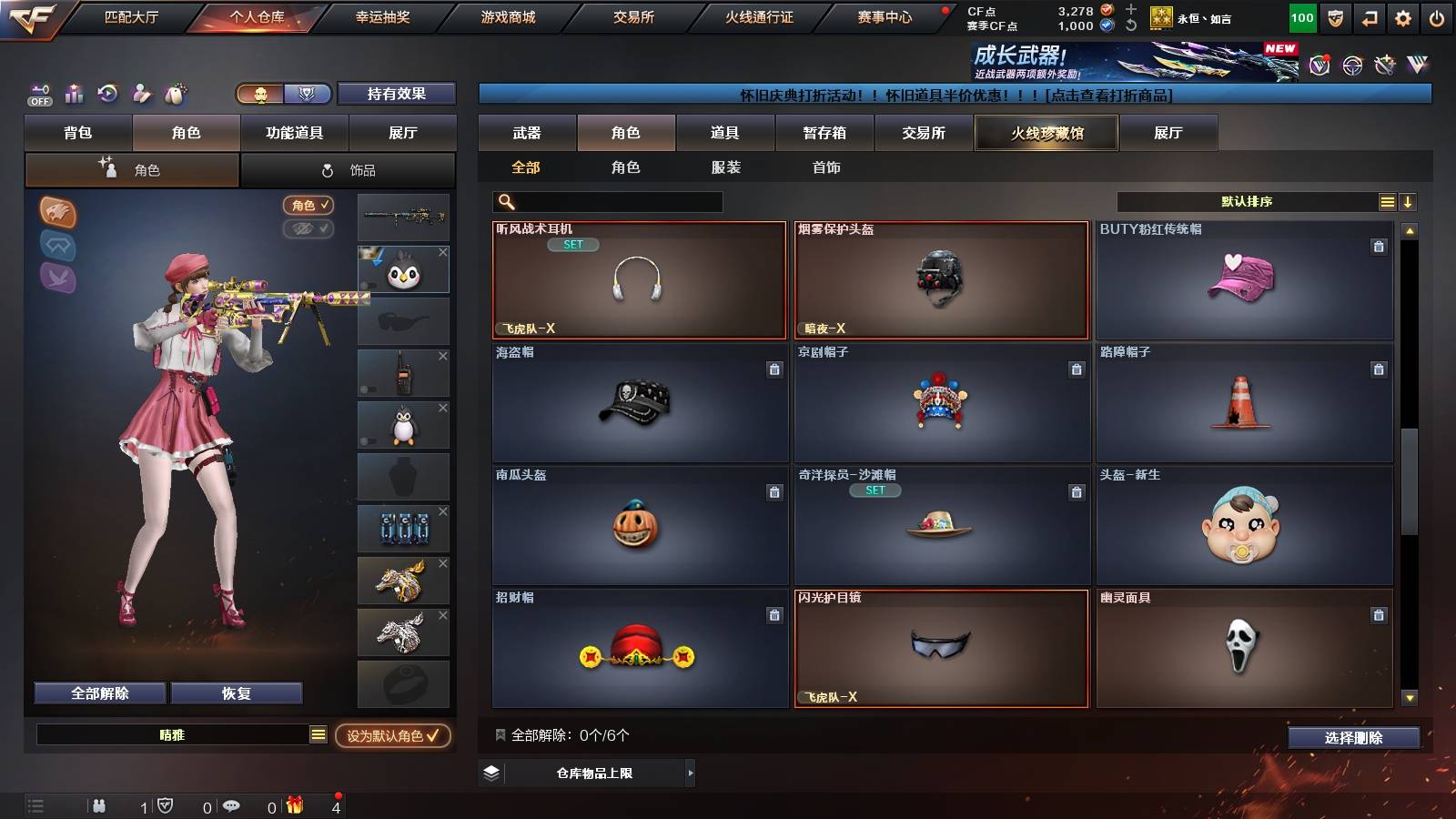Switch the toggle to the rank badge mode

click(x=308, y=94)
